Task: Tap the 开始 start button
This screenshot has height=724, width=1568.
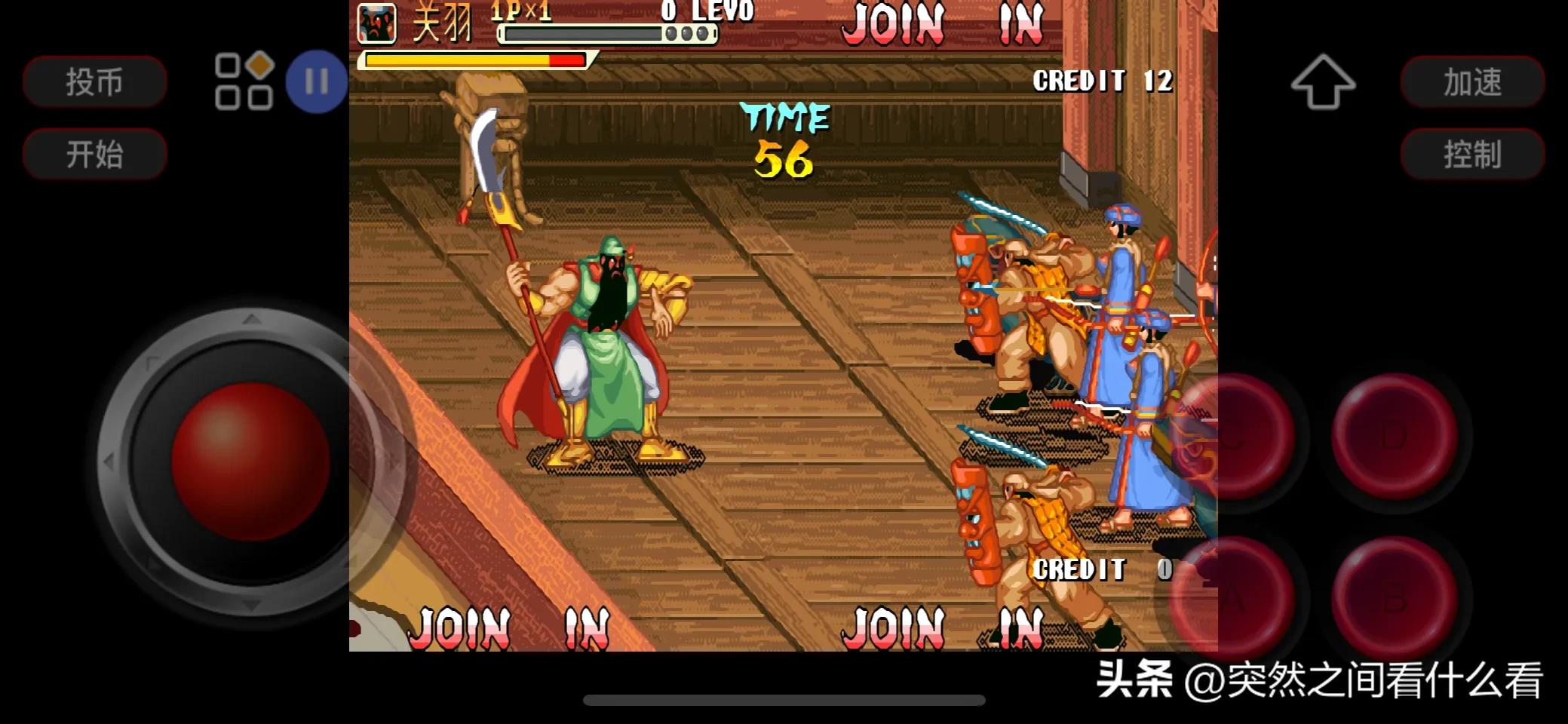Action: tap(94, 154)
